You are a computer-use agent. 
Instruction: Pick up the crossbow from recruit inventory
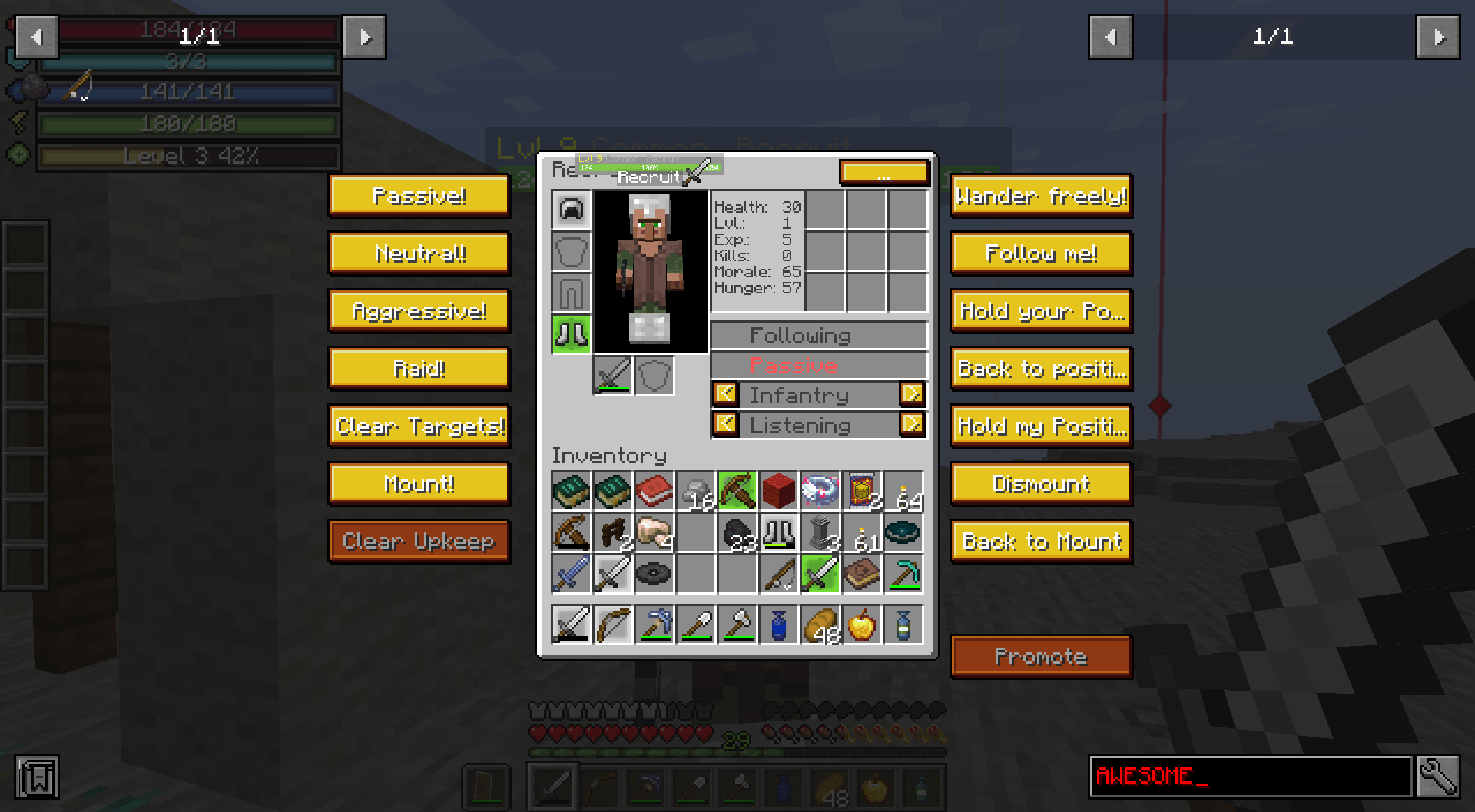571,533
